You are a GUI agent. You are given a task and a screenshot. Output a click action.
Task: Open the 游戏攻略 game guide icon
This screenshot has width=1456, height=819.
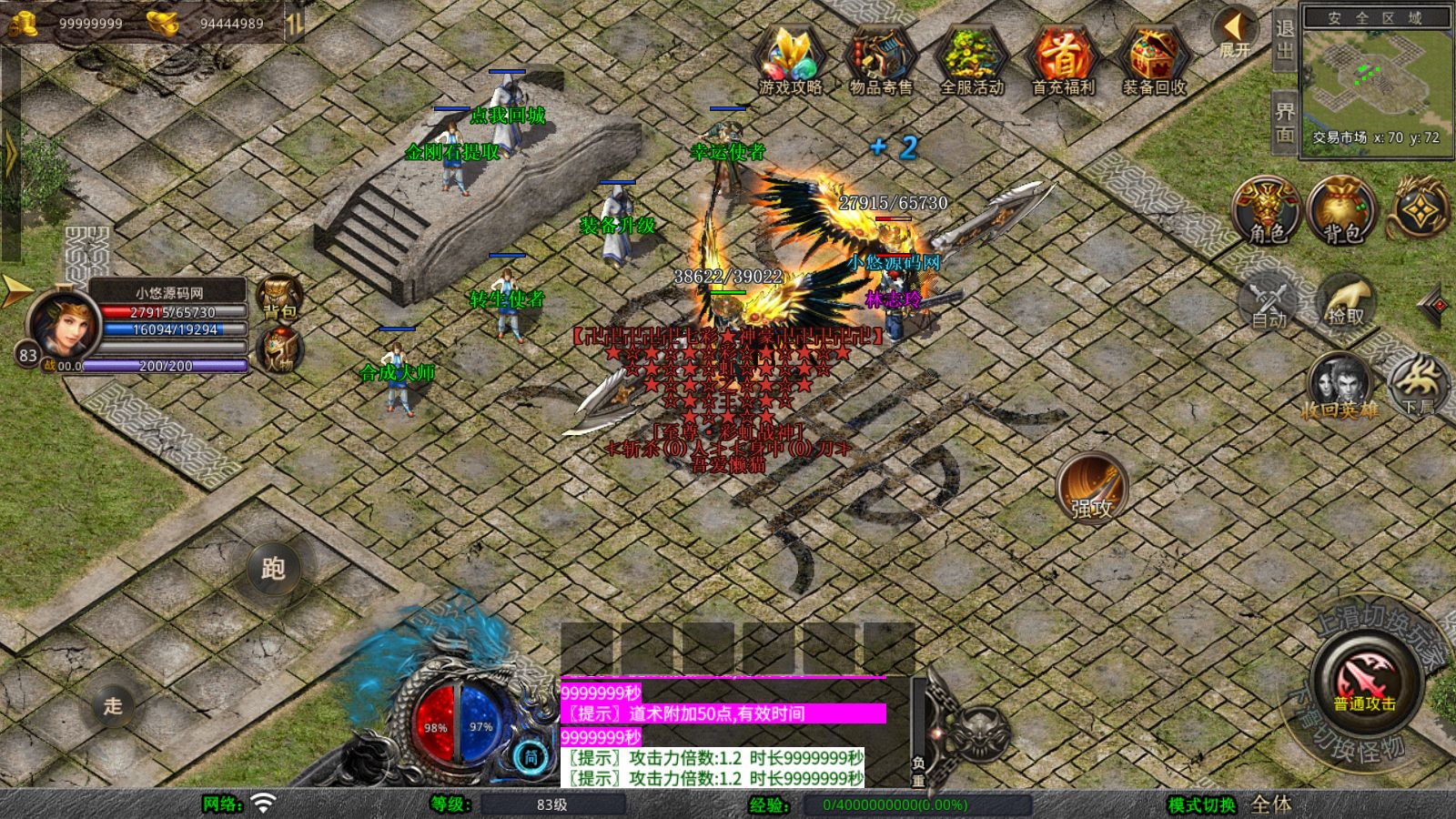tap(790, 58)
